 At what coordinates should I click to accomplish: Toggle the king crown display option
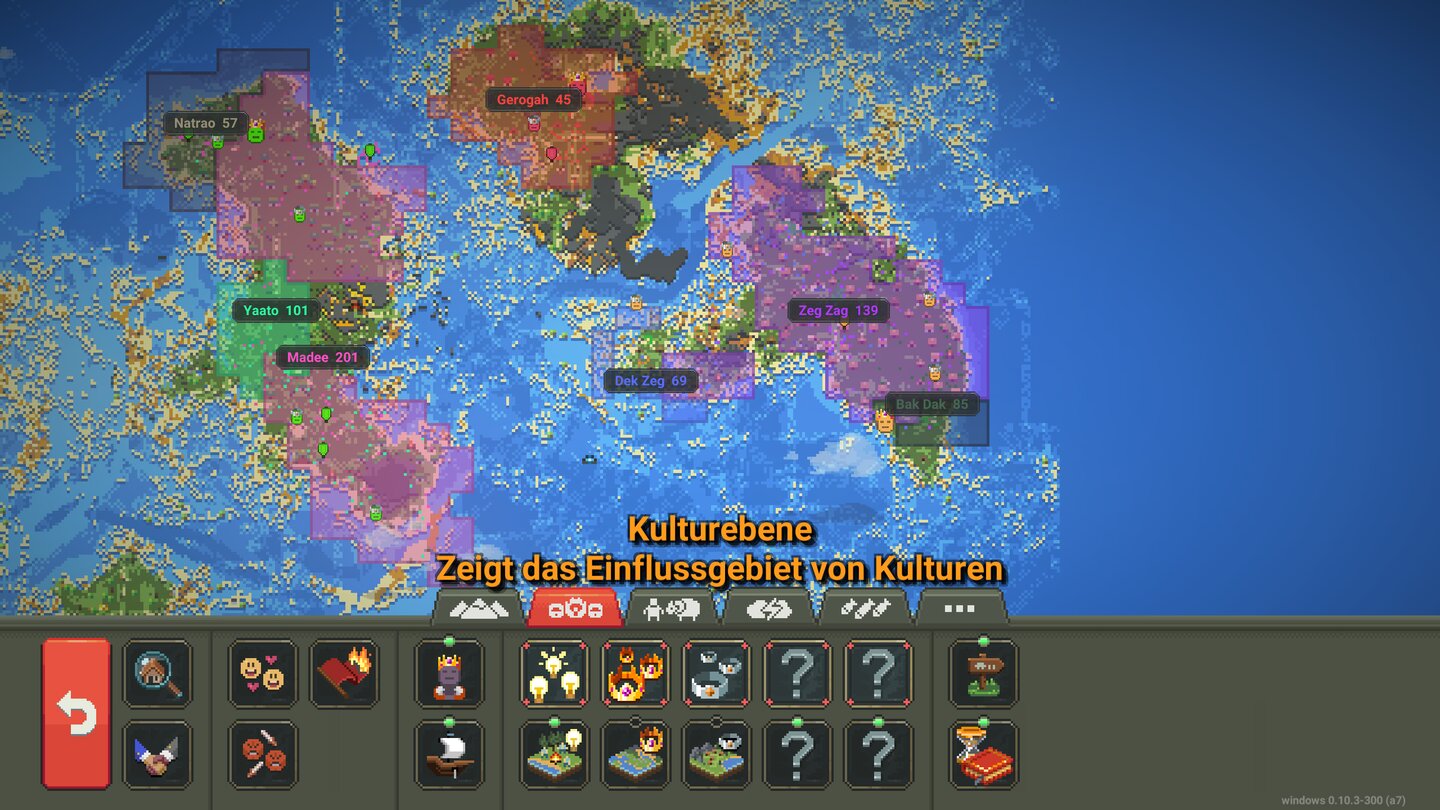coord(449,675)
